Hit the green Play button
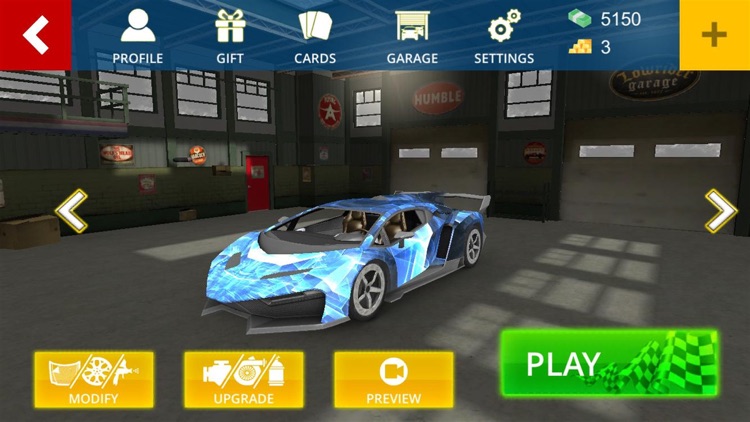Image resolution: width=750 pixels, height=422 pixels. pos(609,363)
